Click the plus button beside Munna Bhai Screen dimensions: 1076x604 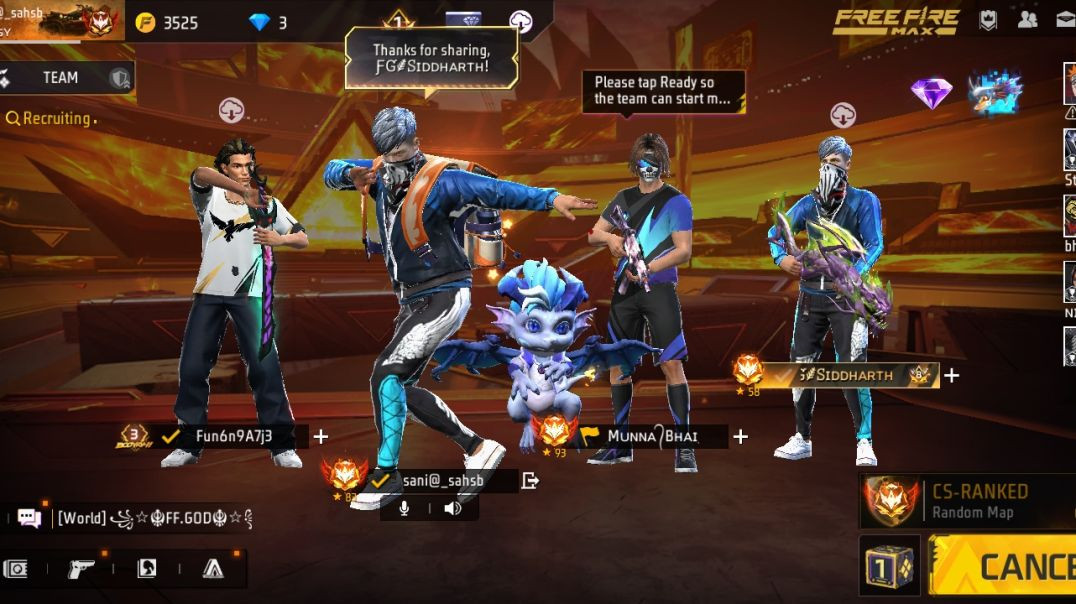pos(740,436)
